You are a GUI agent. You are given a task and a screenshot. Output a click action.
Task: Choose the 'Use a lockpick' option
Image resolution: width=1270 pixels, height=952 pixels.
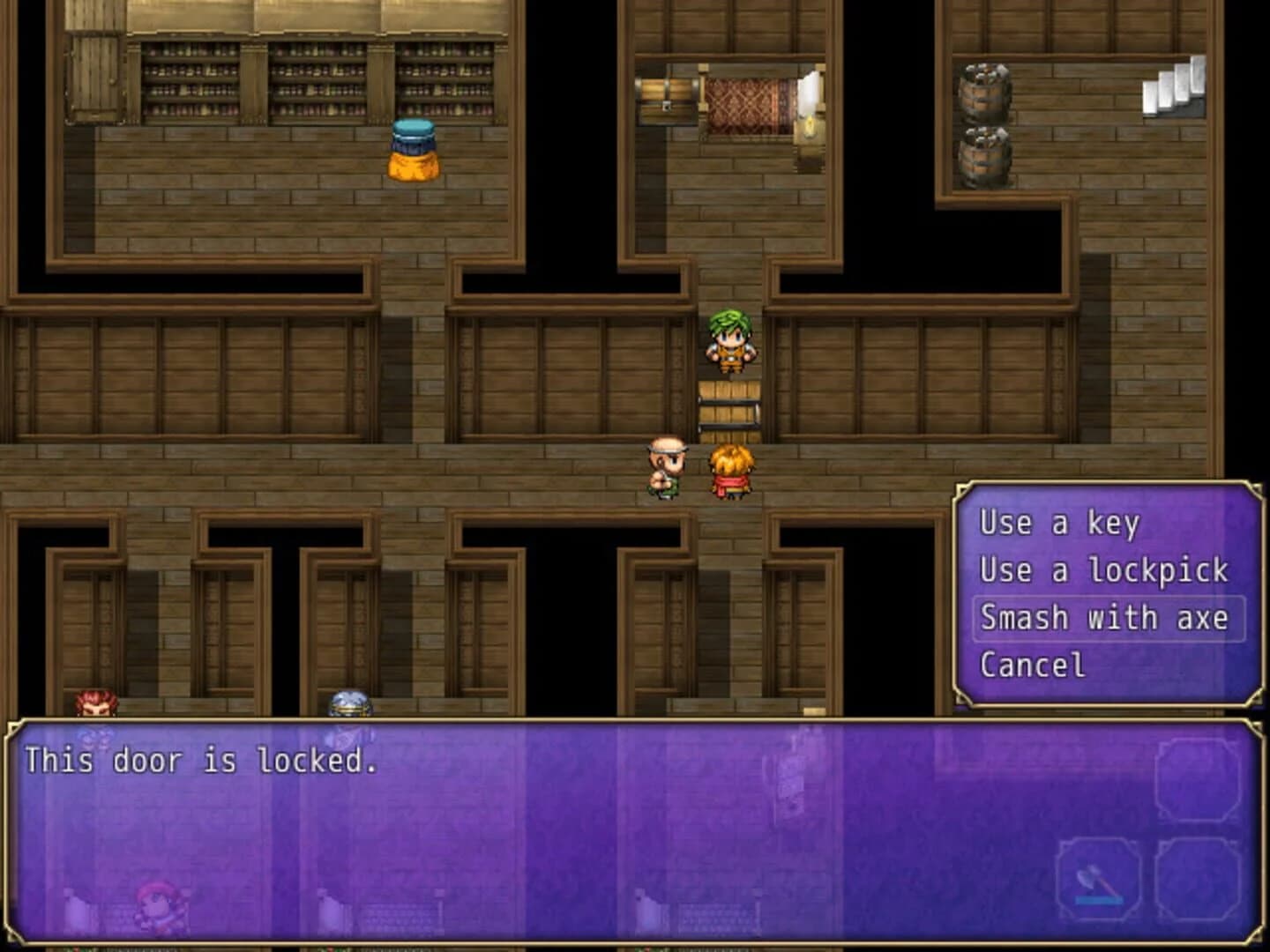click(1102, 570)
